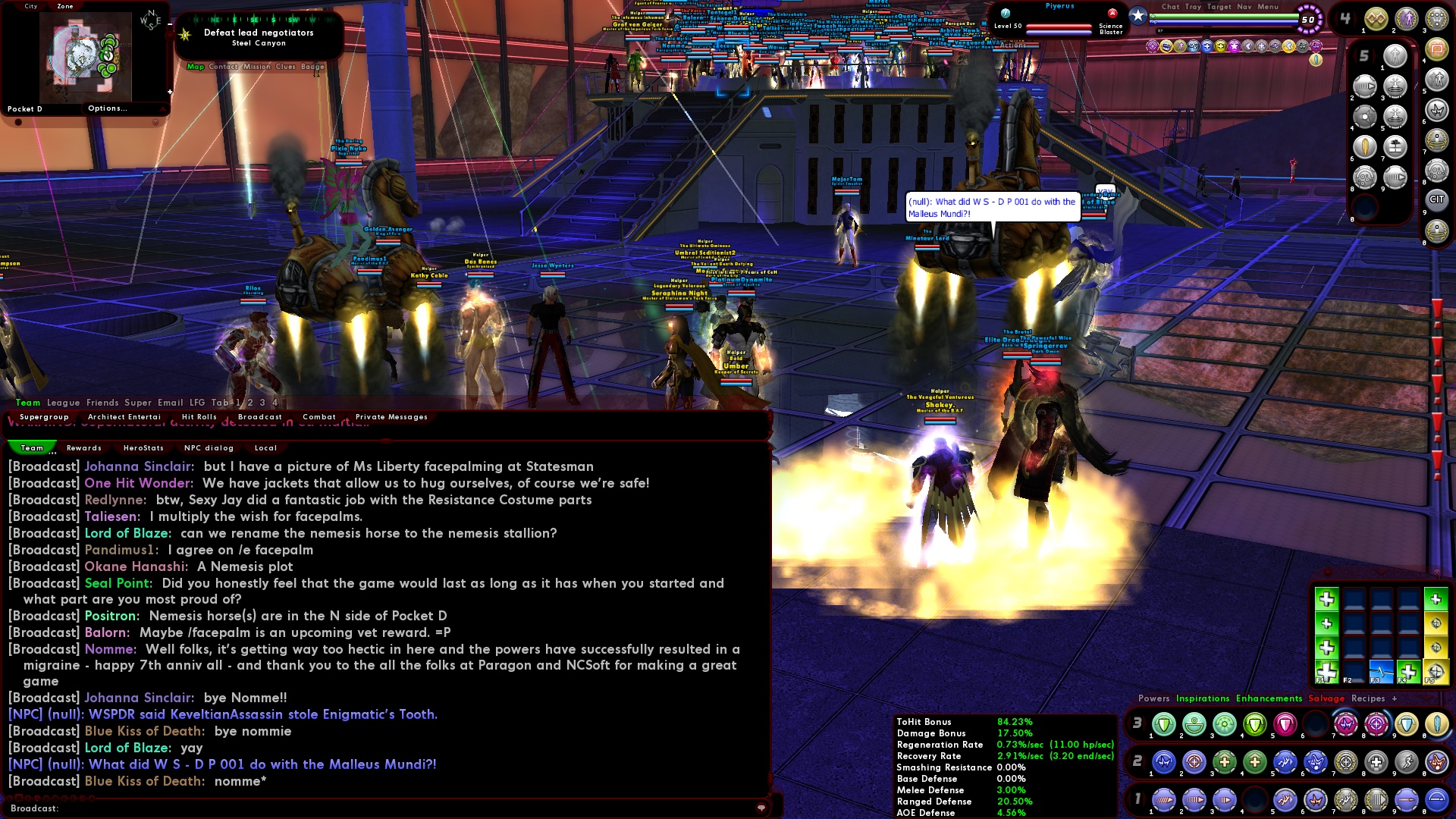Click the CIT icon beside the power trays
The height and width of the screenshot is (819, 1456).
click(1438, 199)
